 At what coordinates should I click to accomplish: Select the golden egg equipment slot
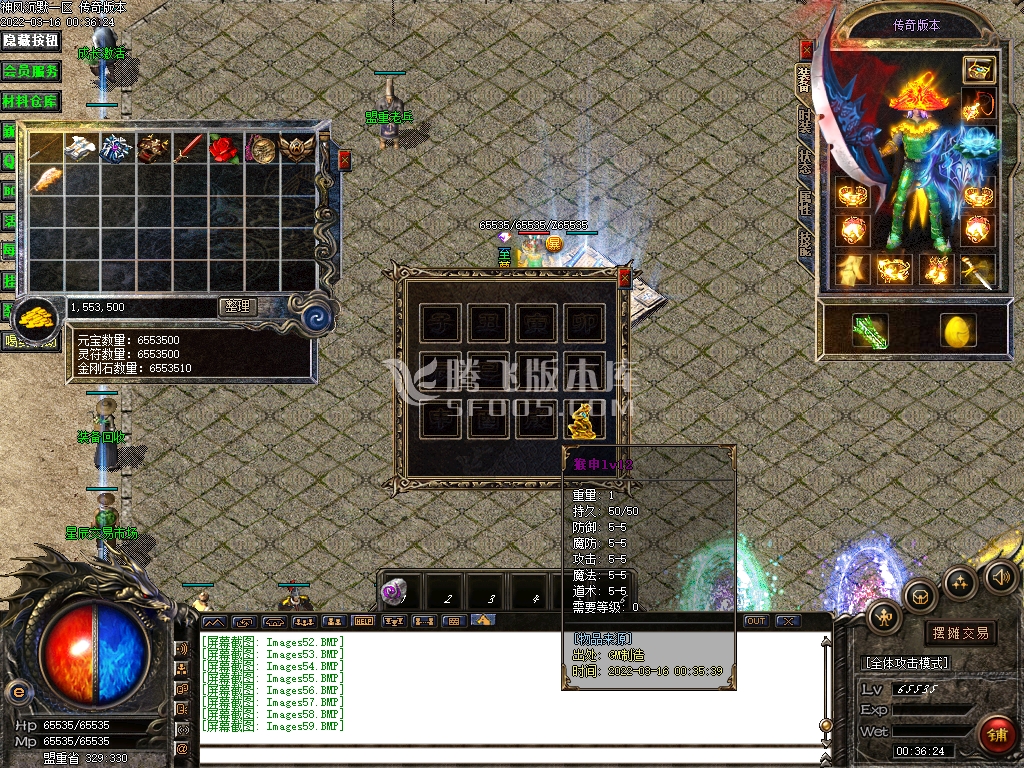click(x=957, y=330)
